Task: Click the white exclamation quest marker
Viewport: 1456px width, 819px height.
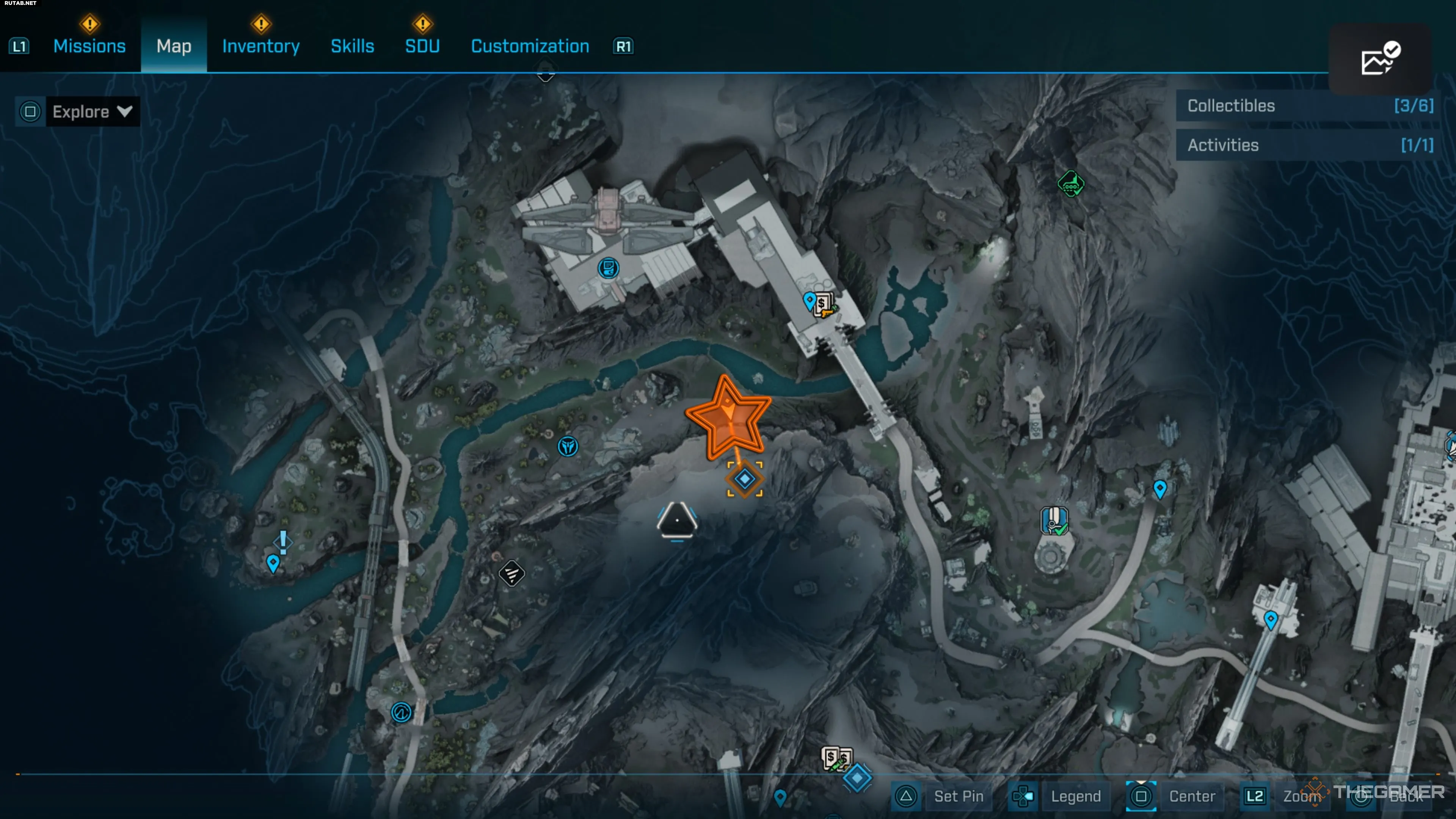Action: pos(283,541)
